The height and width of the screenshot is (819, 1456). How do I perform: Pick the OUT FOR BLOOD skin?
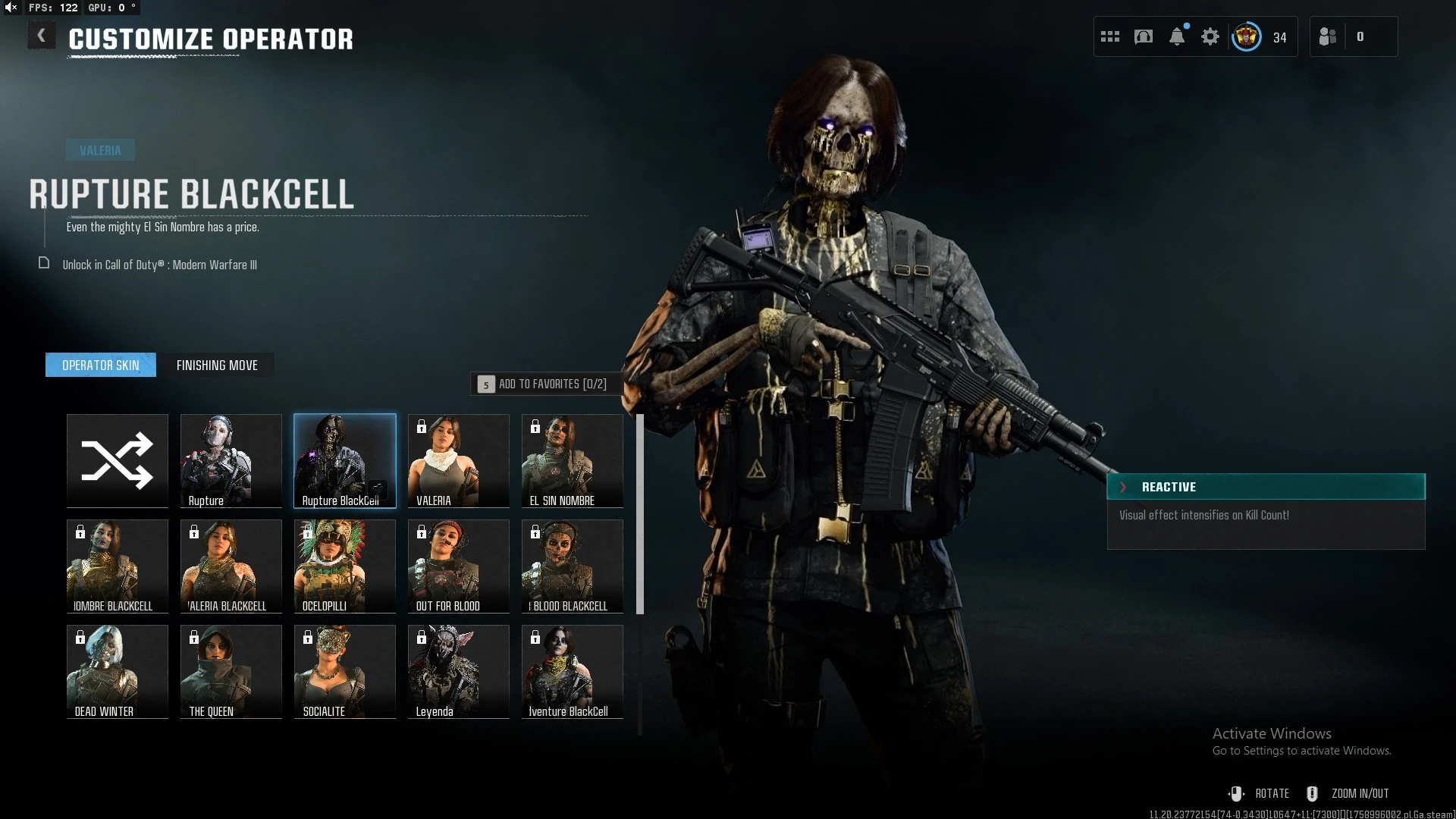[x=459, y=566]
